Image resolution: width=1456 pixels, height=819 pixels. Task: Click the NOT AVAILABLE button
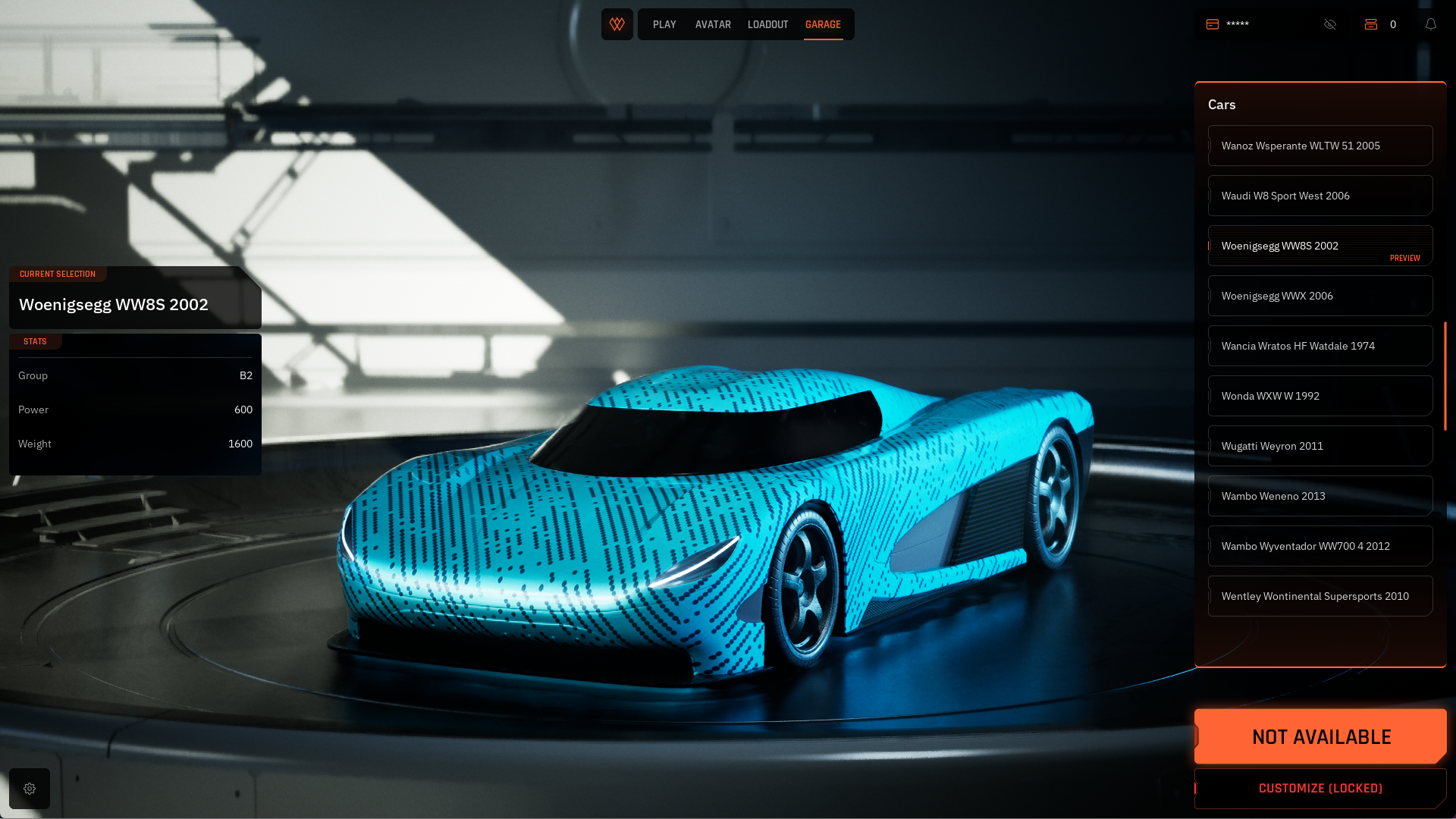(1320, 736)
